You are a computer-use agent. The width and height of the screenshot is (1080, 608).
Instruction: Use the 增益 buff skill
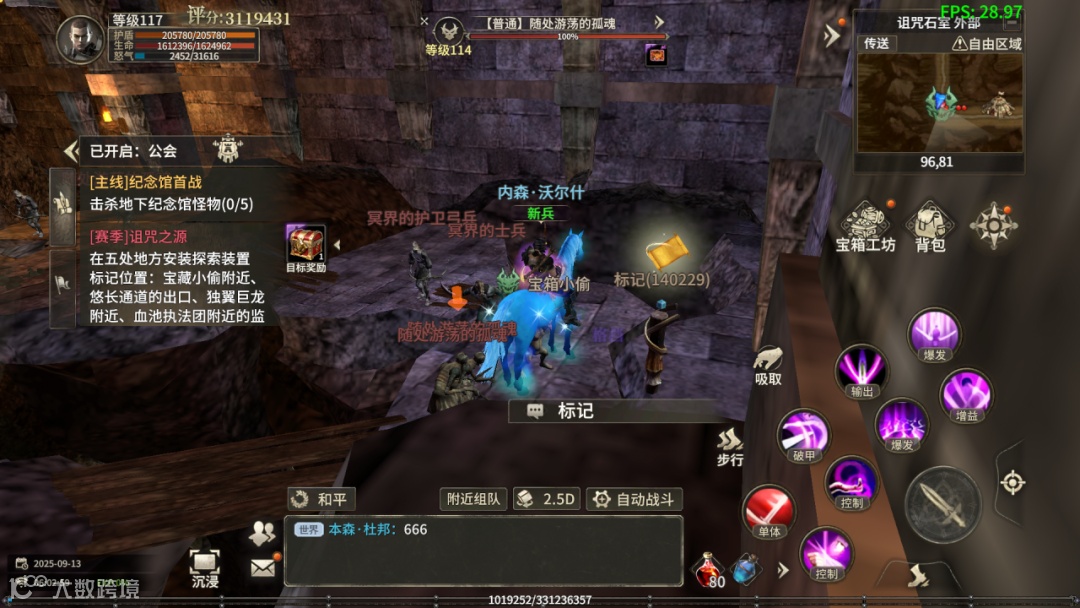pyautogui.click(x=966, y=395)
